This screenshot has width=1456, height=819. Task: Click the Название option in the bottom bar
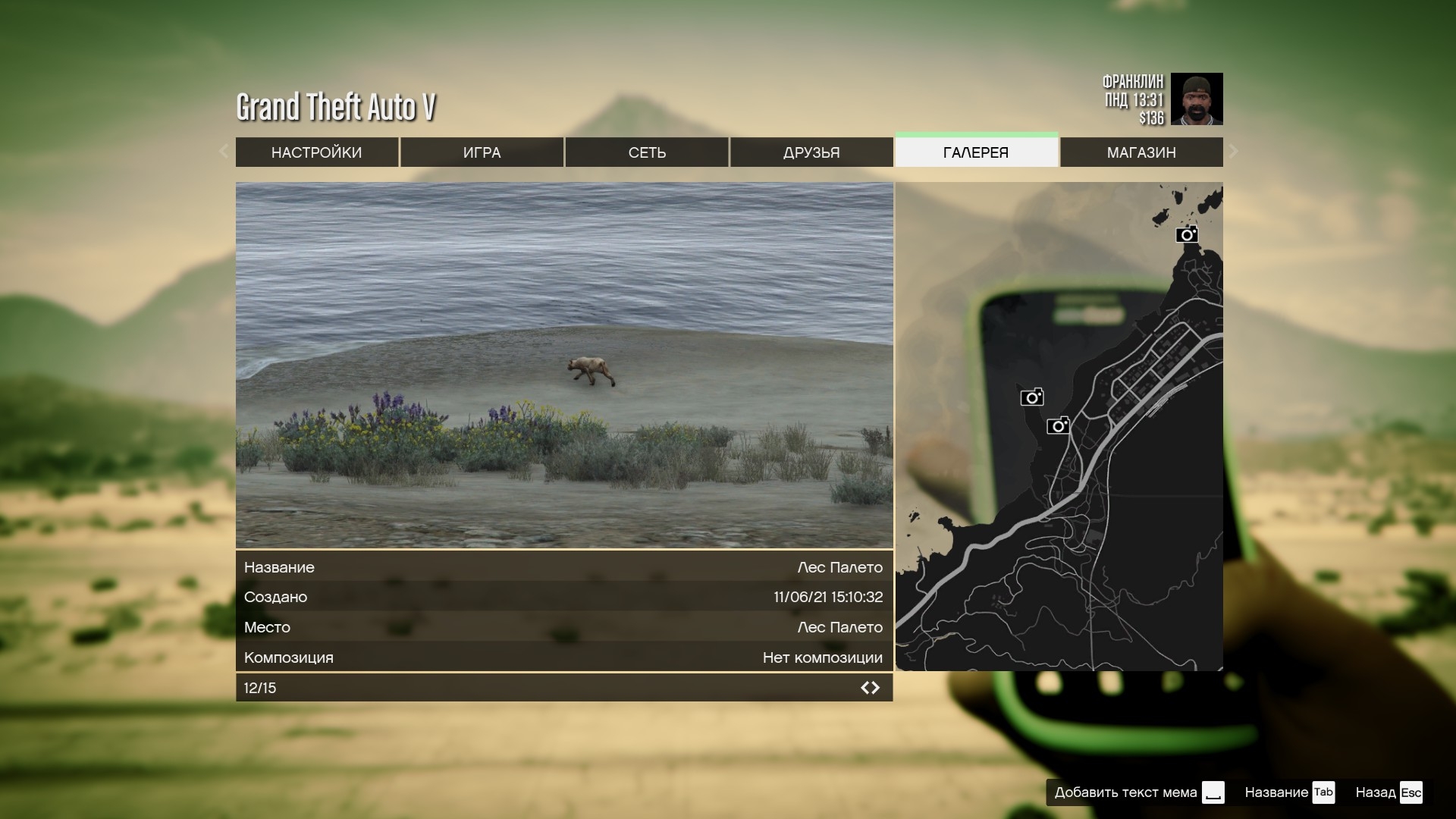pyautogui.click(x=1289, y=792)
